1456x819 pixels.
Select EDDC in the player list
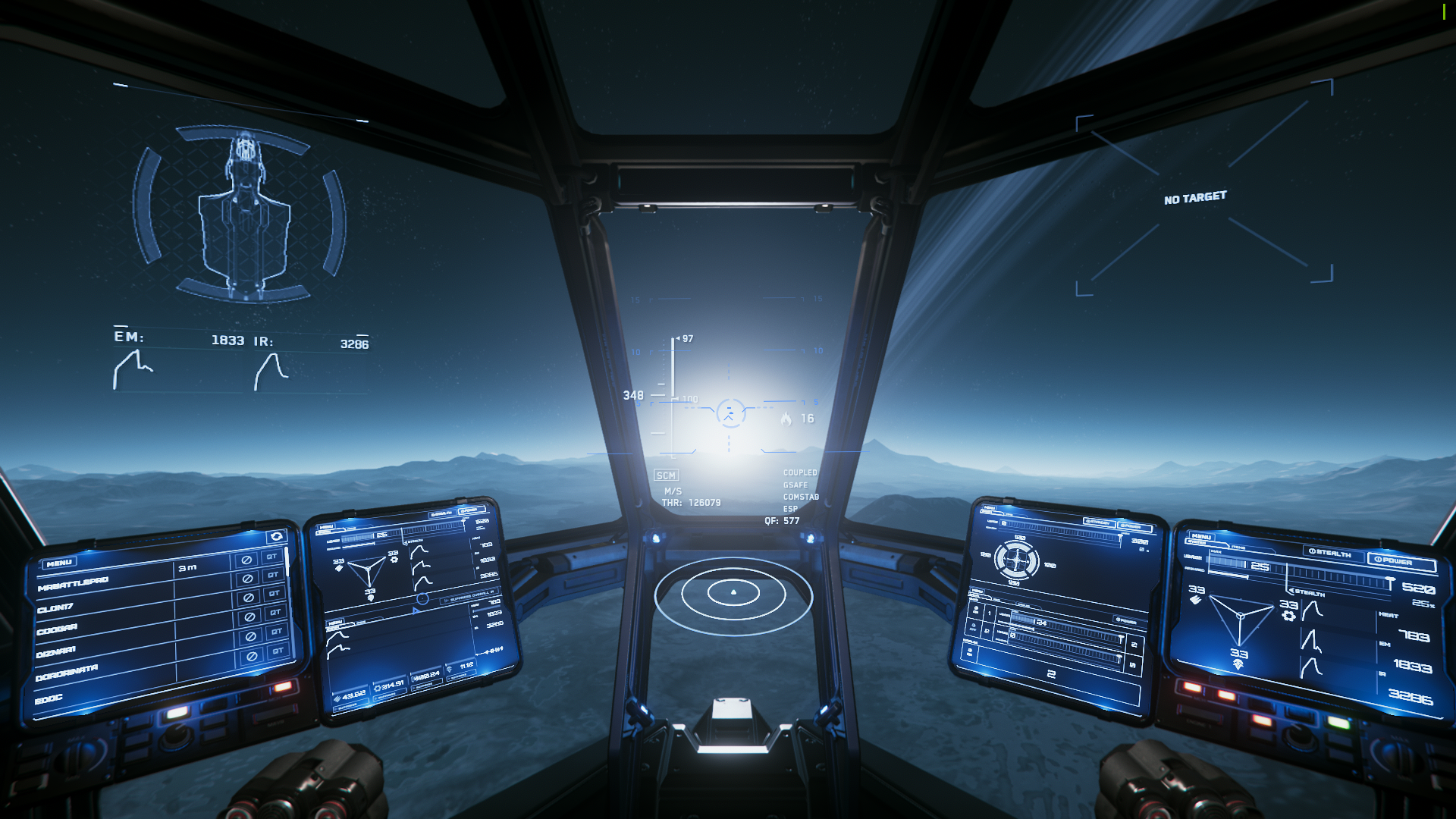pos(49,698)
